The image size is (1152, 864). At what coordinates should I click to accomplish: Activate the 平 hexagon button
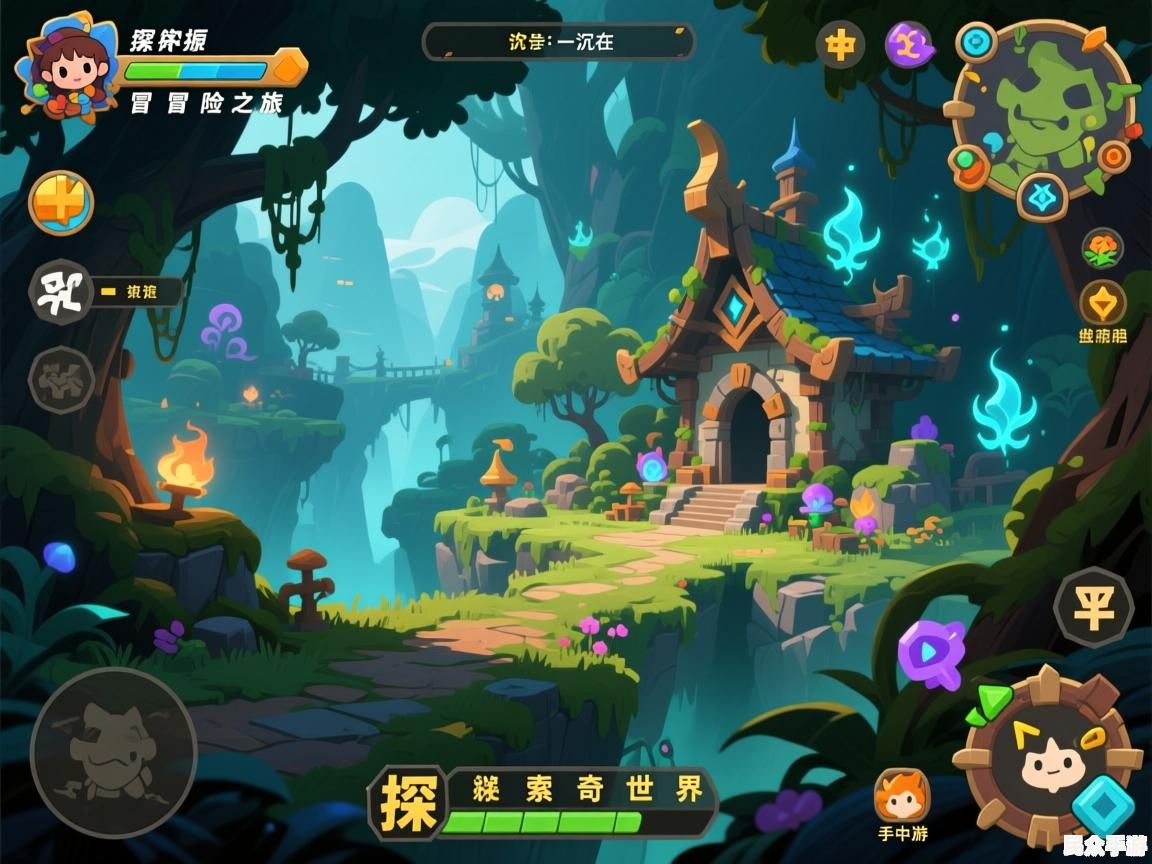tap(1093, 607)
